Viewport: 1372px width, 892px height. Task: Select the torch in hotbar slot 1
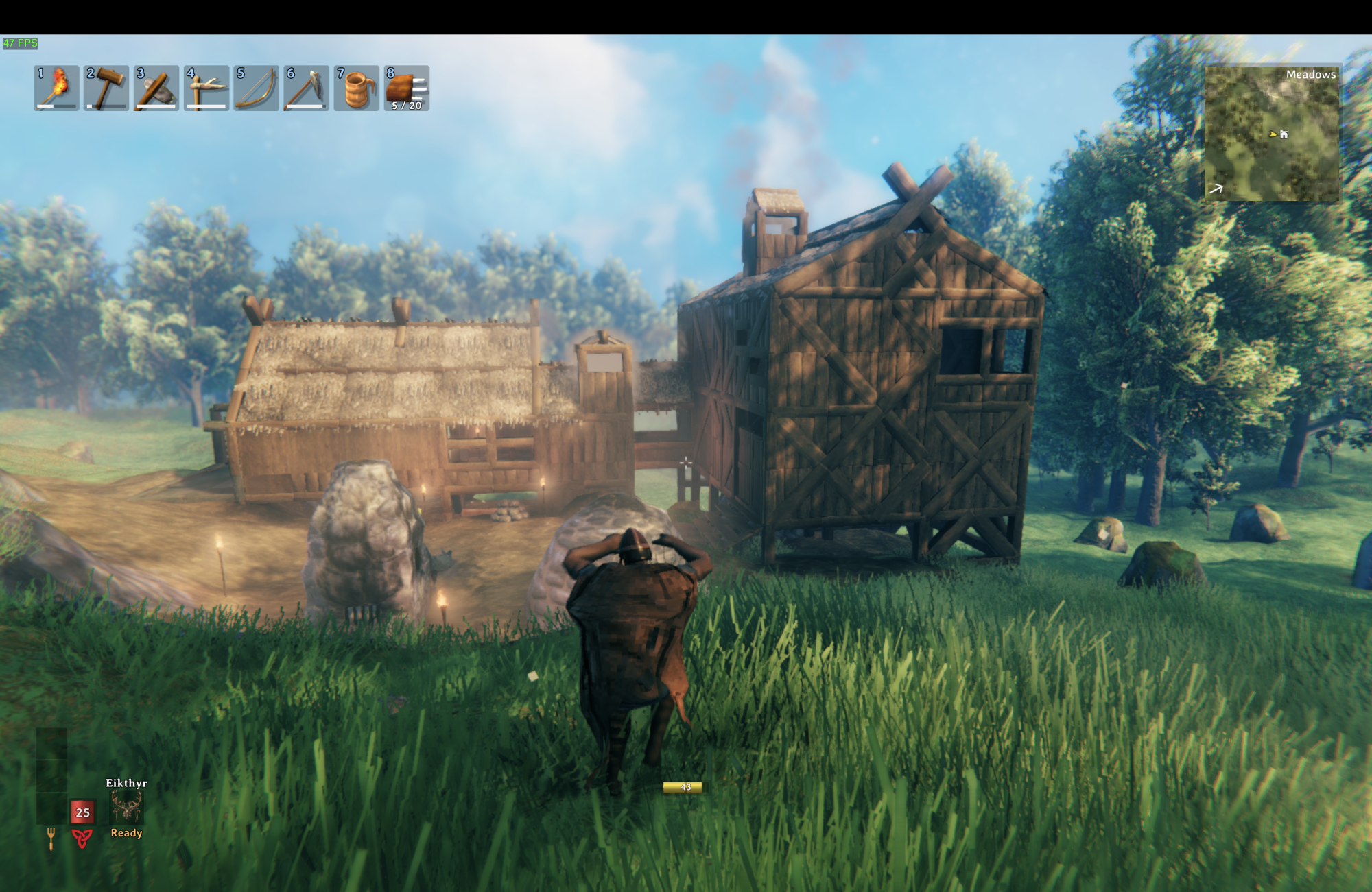pyautogui.click(x=56, y=88)
